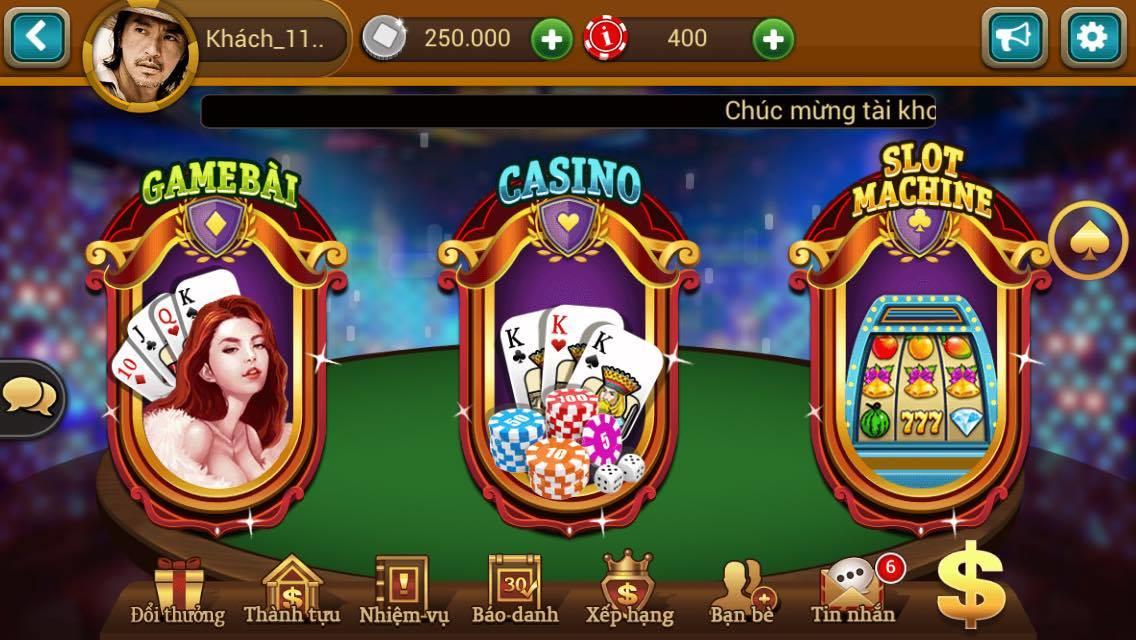Tap the large gold dollar sign
Viewport: 1136px width, 640px height.
970,583
